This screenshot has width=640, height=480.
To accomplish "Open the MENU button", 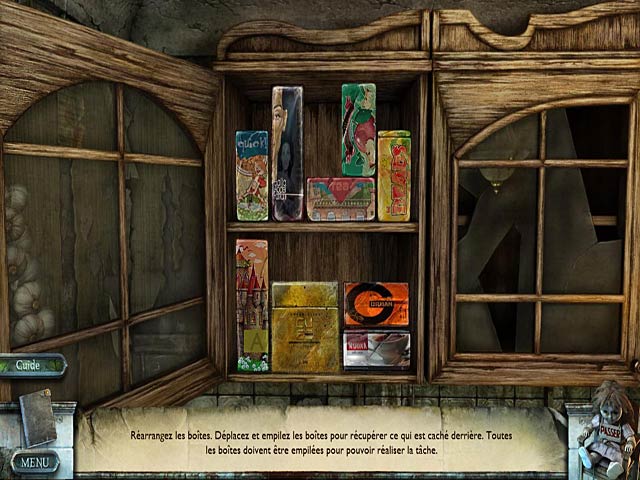I will 35,462.
